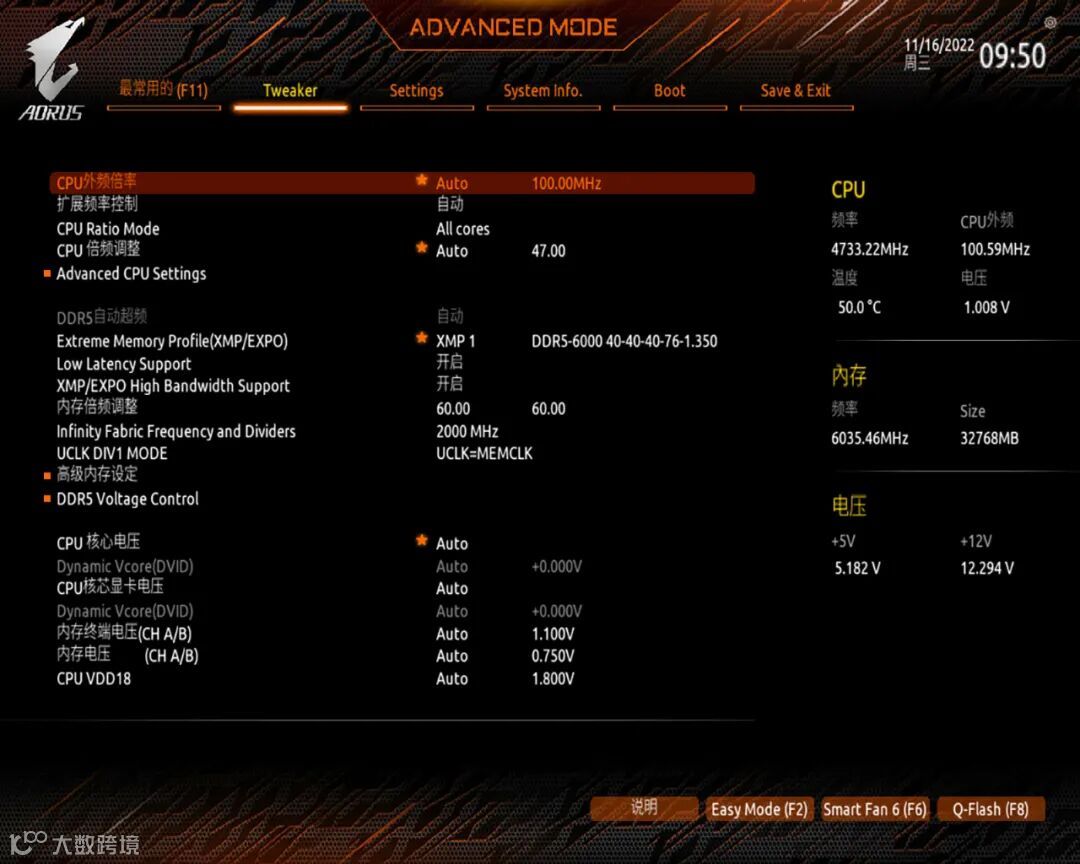The width and height of the screenshot is (1080, 864).
Task: Open the System Info. tab
Action: (542, 91)
